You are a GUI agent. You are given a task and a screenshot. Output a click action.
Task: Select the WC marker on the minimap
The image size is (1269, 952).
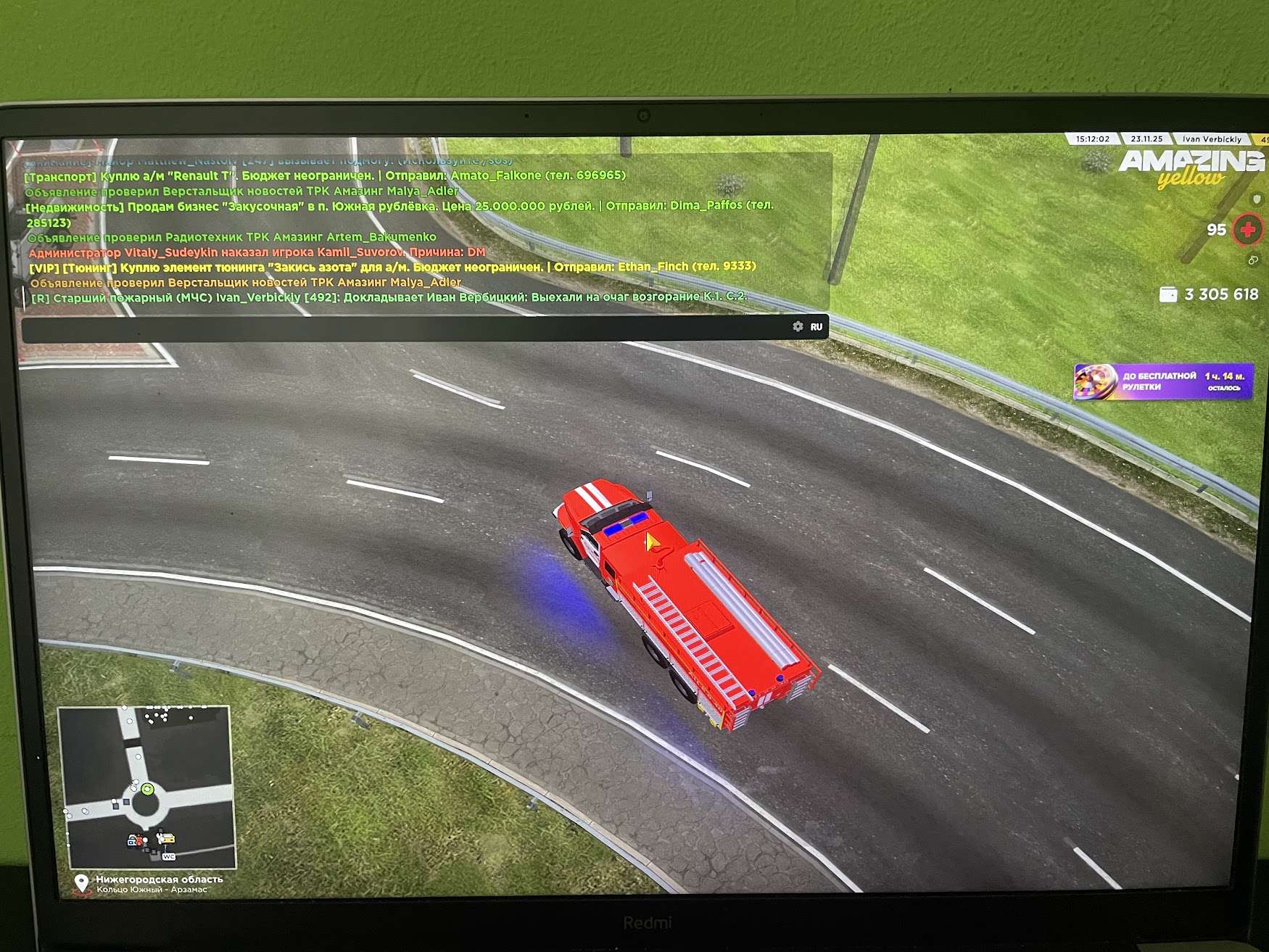click(x=169, y=856)
